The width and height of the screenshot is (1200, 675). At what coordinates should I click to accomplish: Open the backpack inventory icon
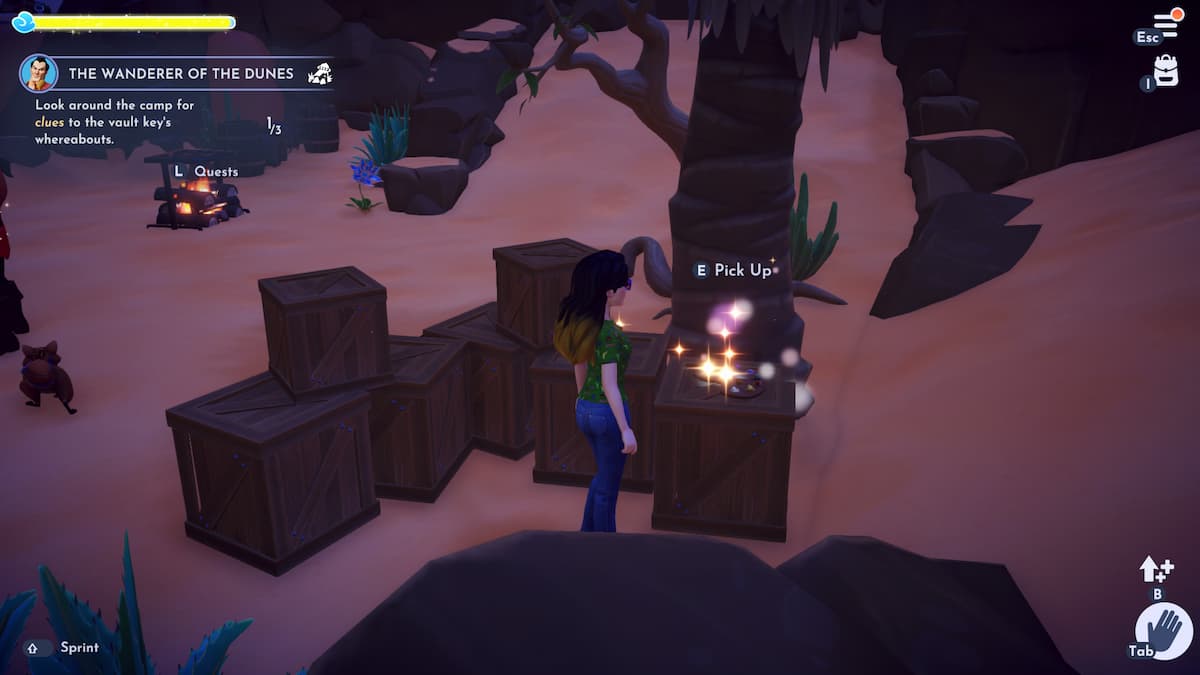tap(1166, 70)
